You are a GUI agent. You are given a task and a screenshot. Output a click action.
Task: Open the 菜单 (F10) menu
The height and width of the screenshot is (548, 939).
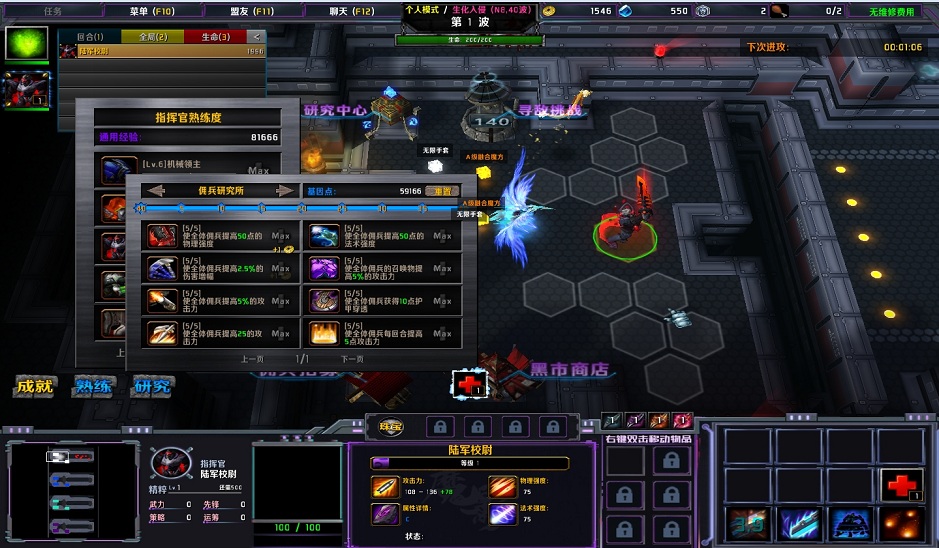pyautogui.click(x=151, y=11)
